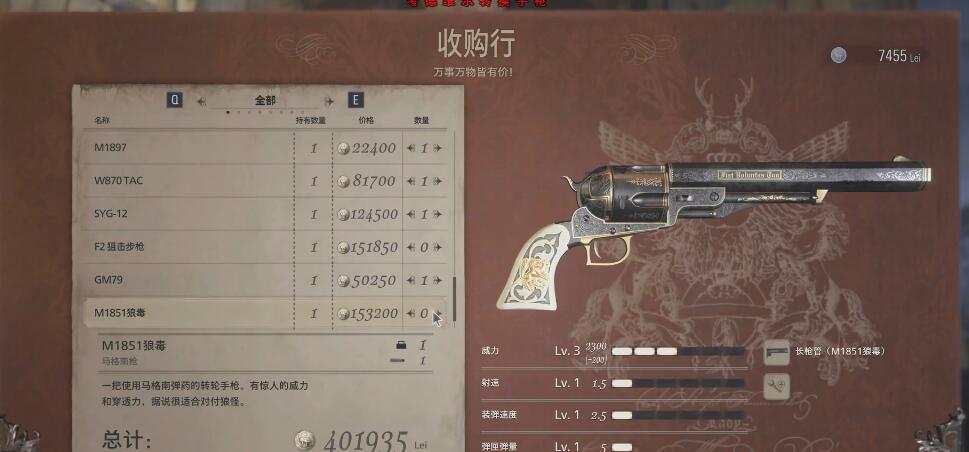Pick the GM79 list row
This screenshot has height=452, width=969.
190,280
